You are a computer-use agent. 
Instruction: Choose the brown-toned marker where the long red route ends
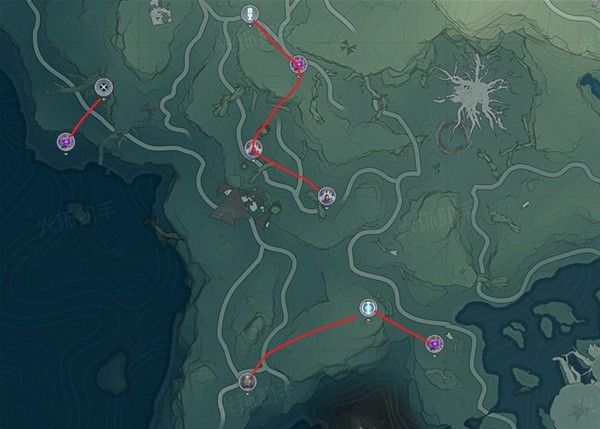[248, 379]
